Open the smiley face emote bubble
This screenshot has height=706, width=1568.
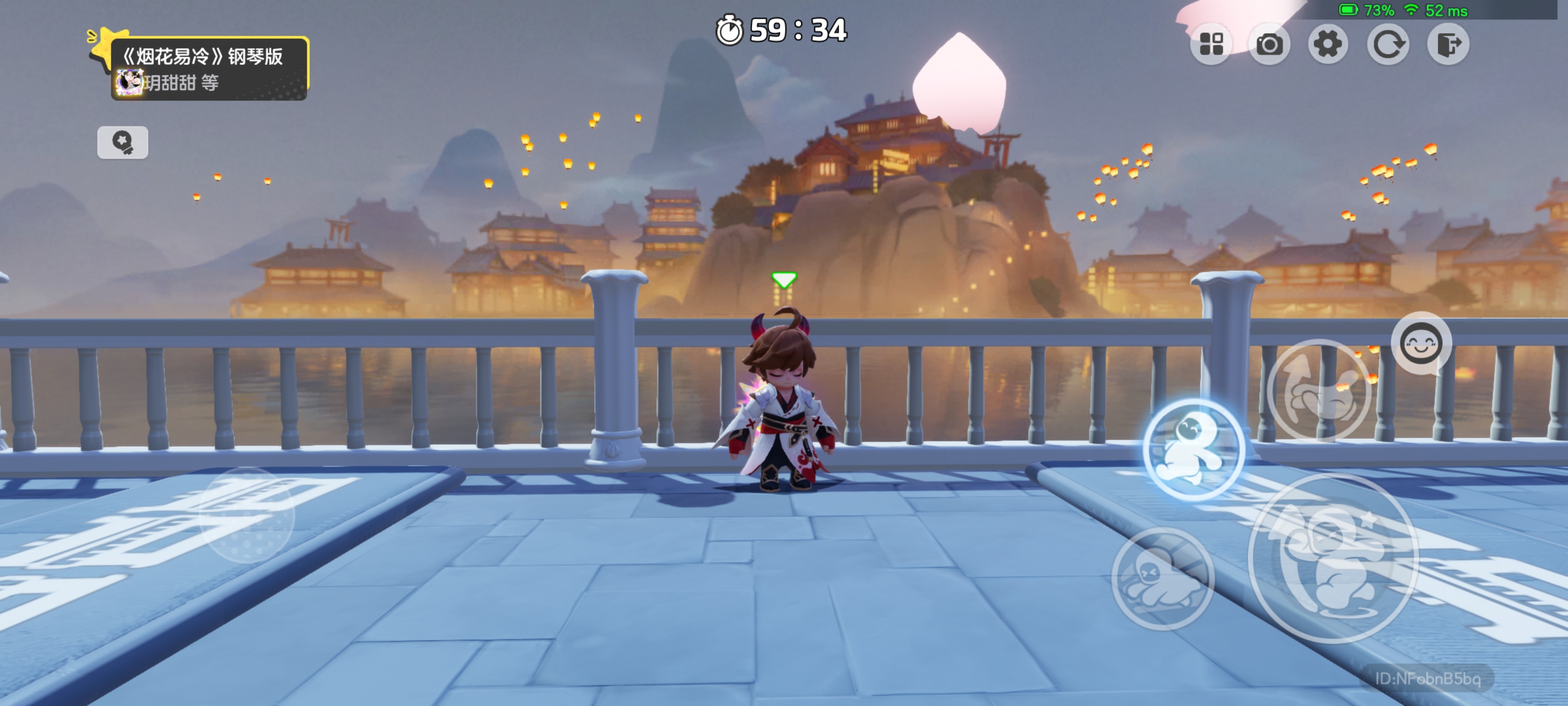(1421, 344)
